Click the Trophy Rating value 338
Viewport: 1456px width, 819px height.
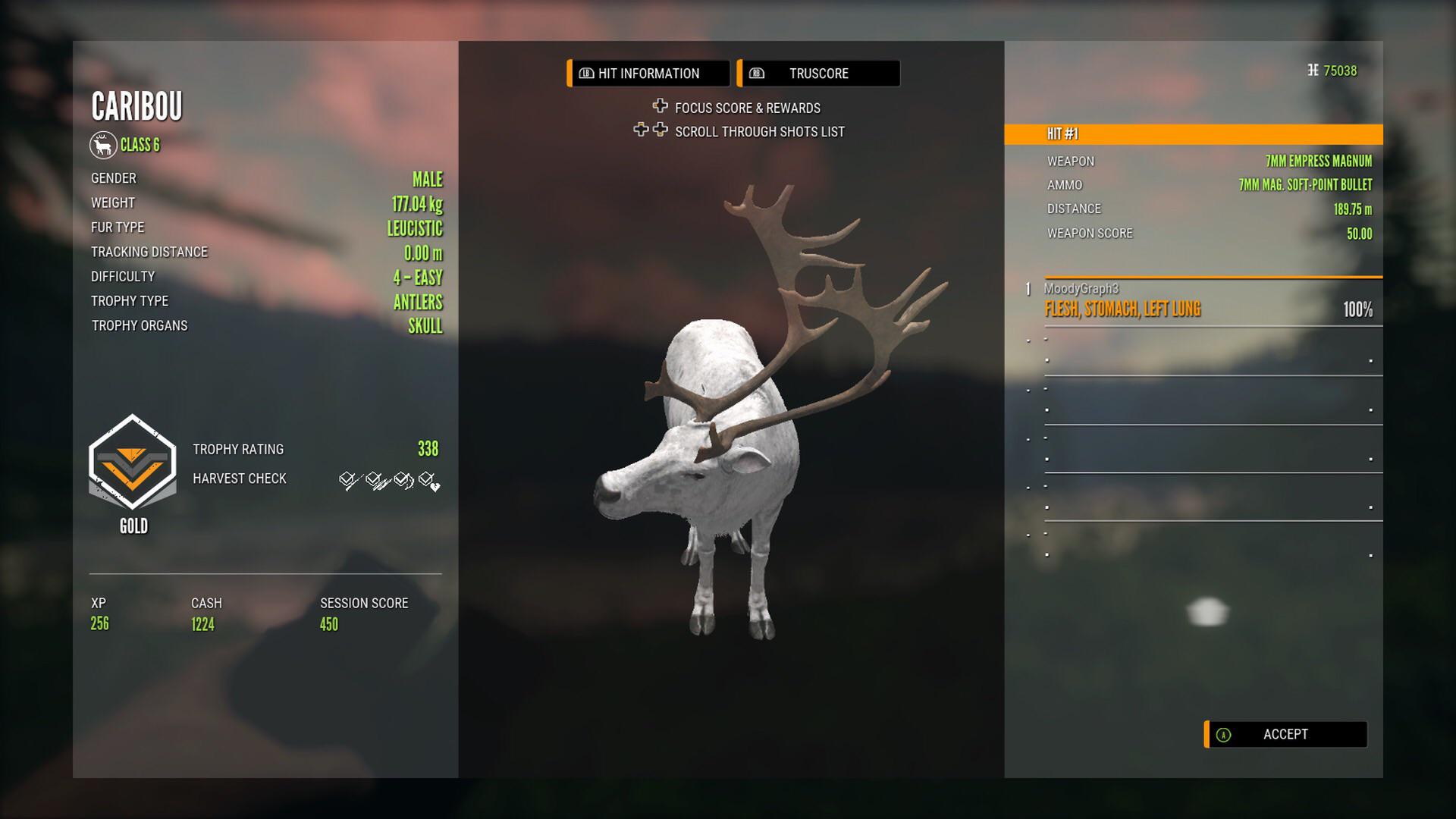[429, 449]
